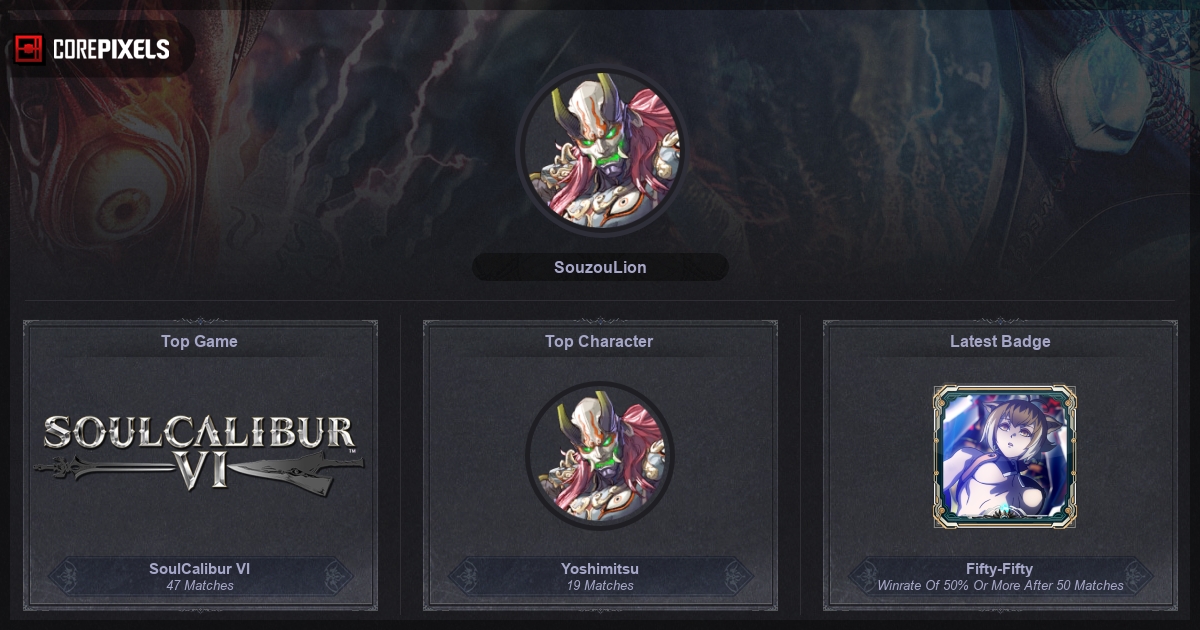Screen dimensions: 1200x630
Task: Click the Yoshimitsu top character portrait
Action: (600, 455)
